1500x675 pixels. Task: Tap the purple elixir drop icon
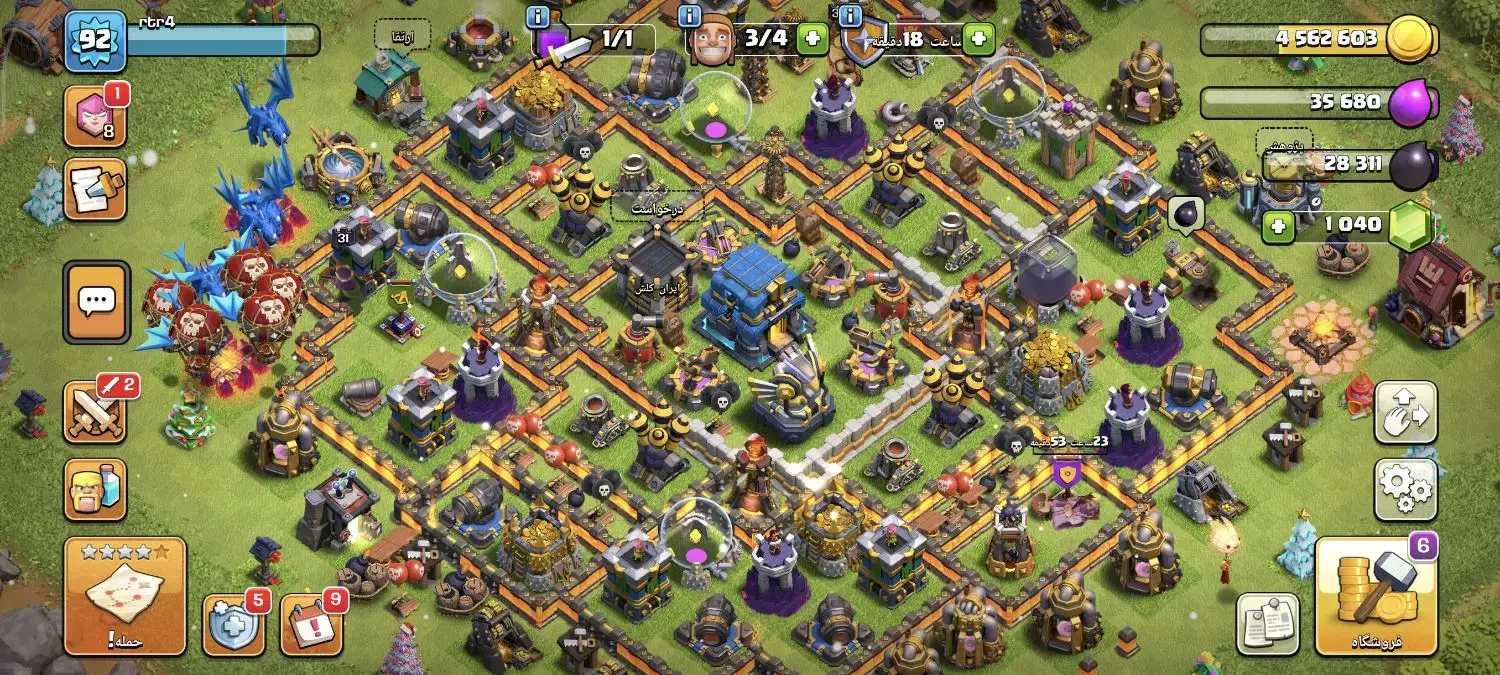pos(1416,102)
